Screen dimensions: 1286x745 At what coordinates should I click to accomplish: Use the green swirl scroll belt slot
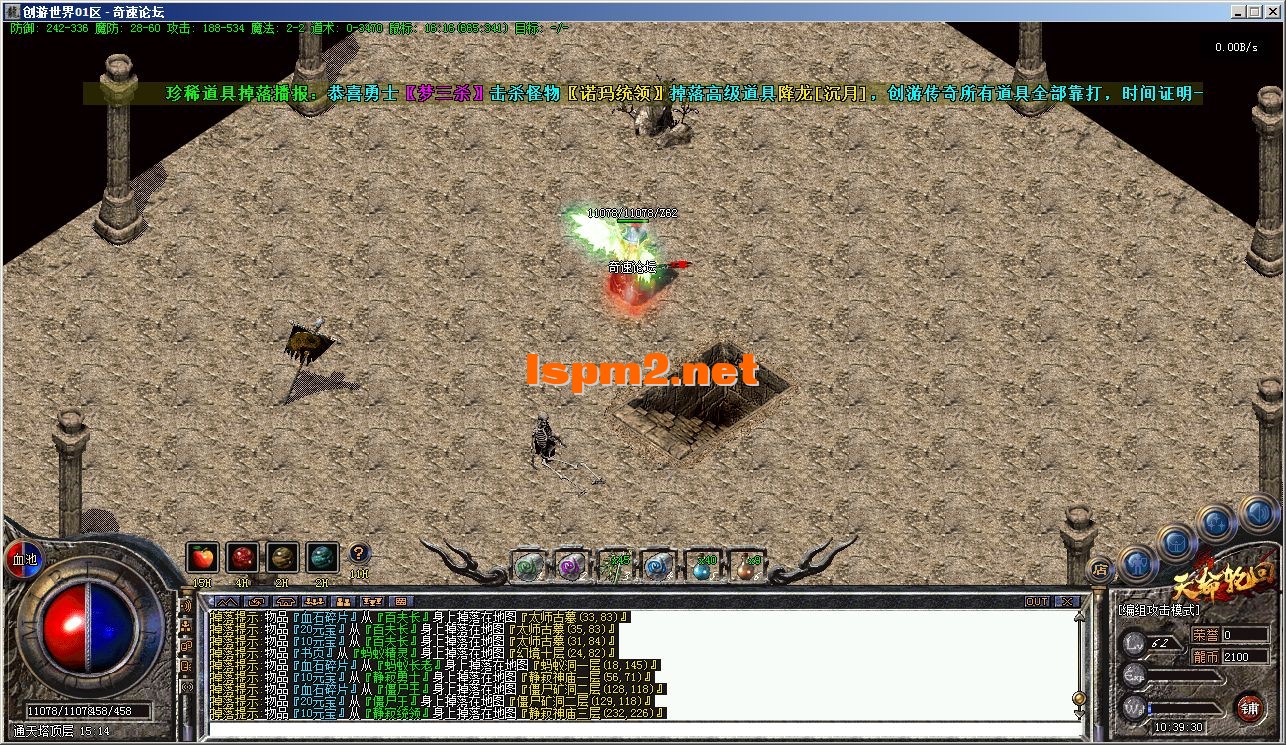[529, 566]
